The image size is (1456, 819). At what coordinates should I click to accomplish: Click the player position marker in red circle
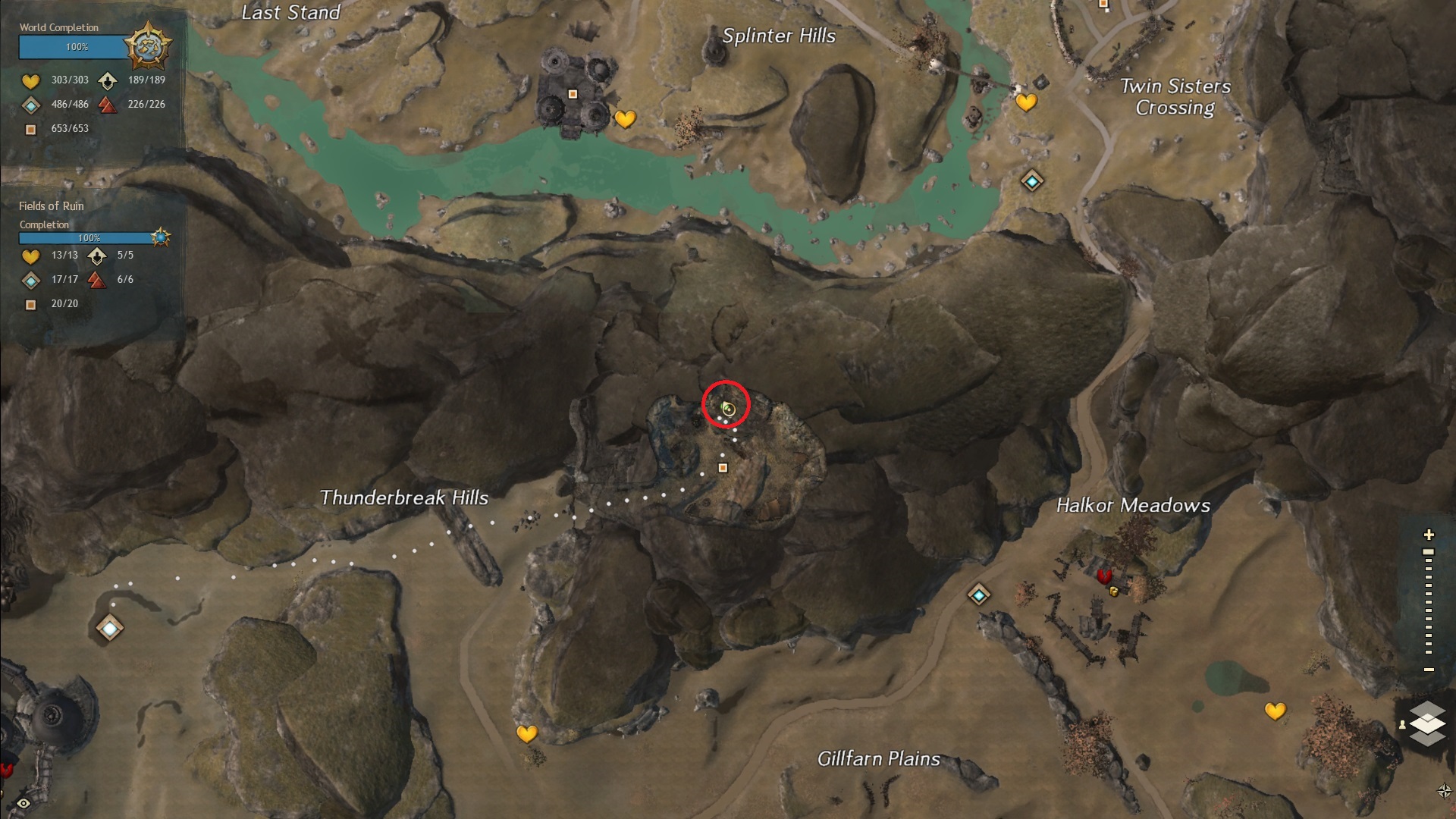pos(728,409)
